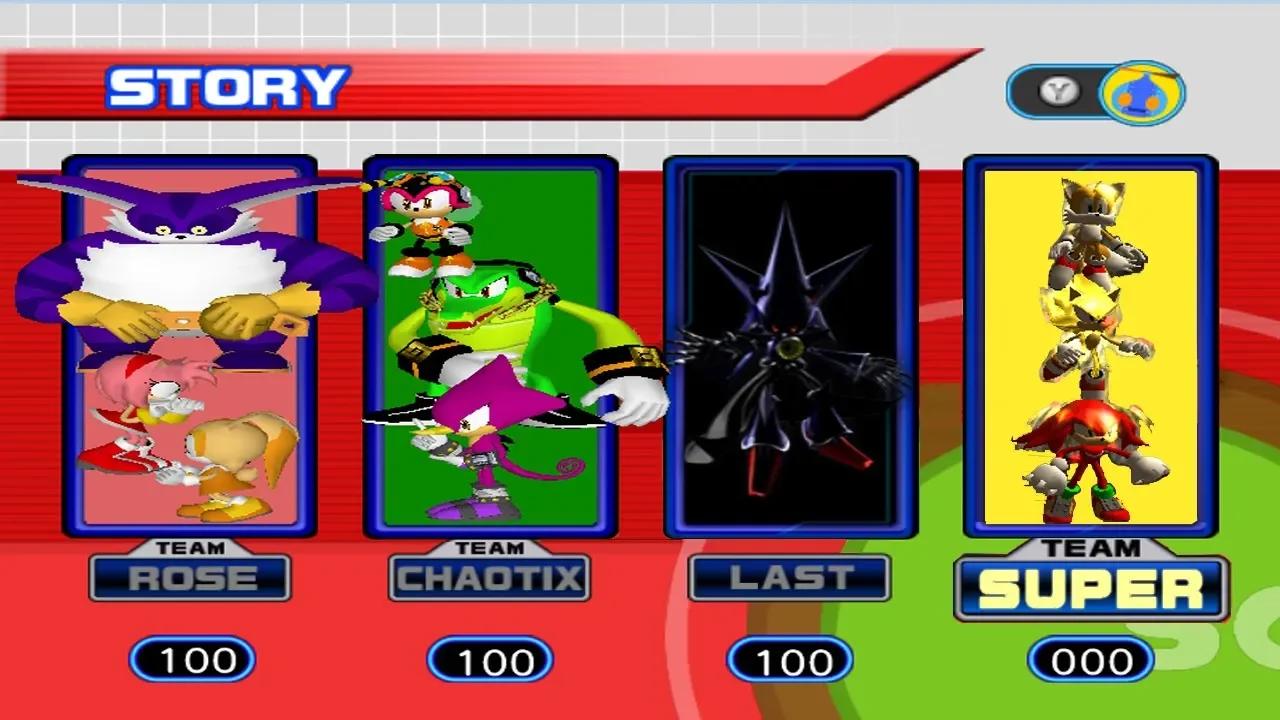Click Team Super's 000 completion counter
1280x720 pixels.
pos(1090,660)
